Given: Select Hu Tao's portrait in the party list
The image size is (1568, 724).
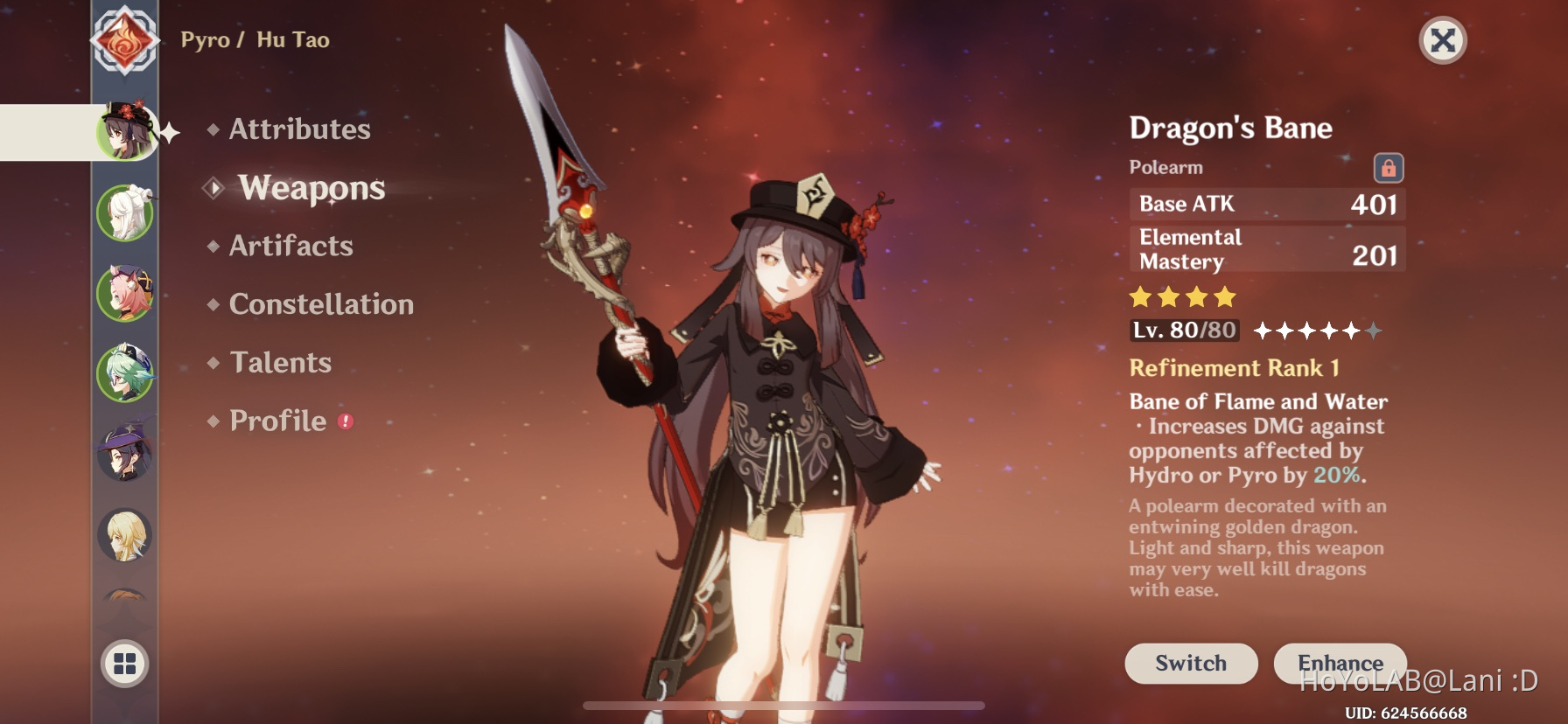Looking at the screenshot, I should [126, 132].
